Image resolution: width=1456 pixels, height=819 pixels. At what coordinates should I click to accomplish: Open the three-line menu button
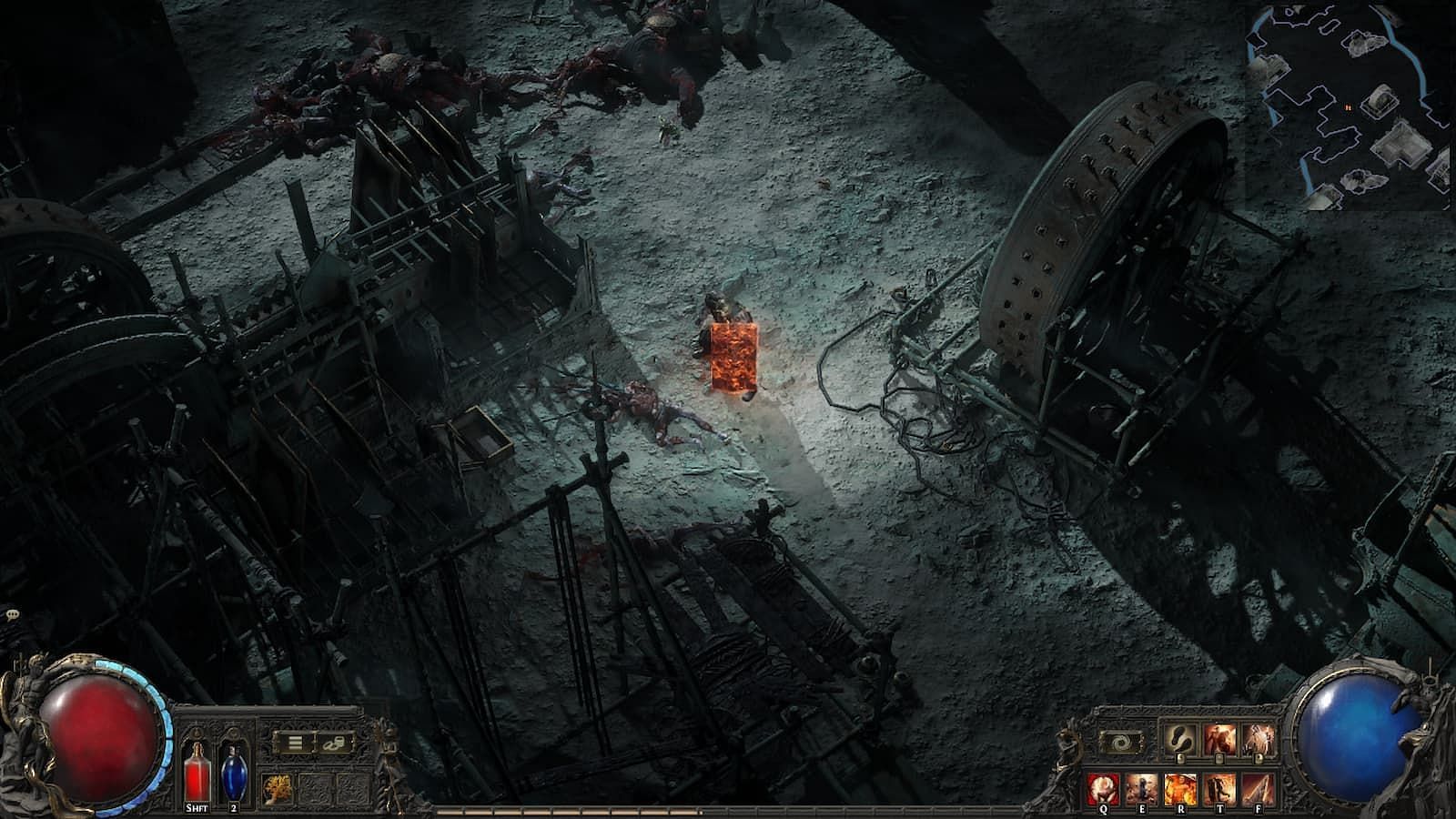click(x=295, y=743)
